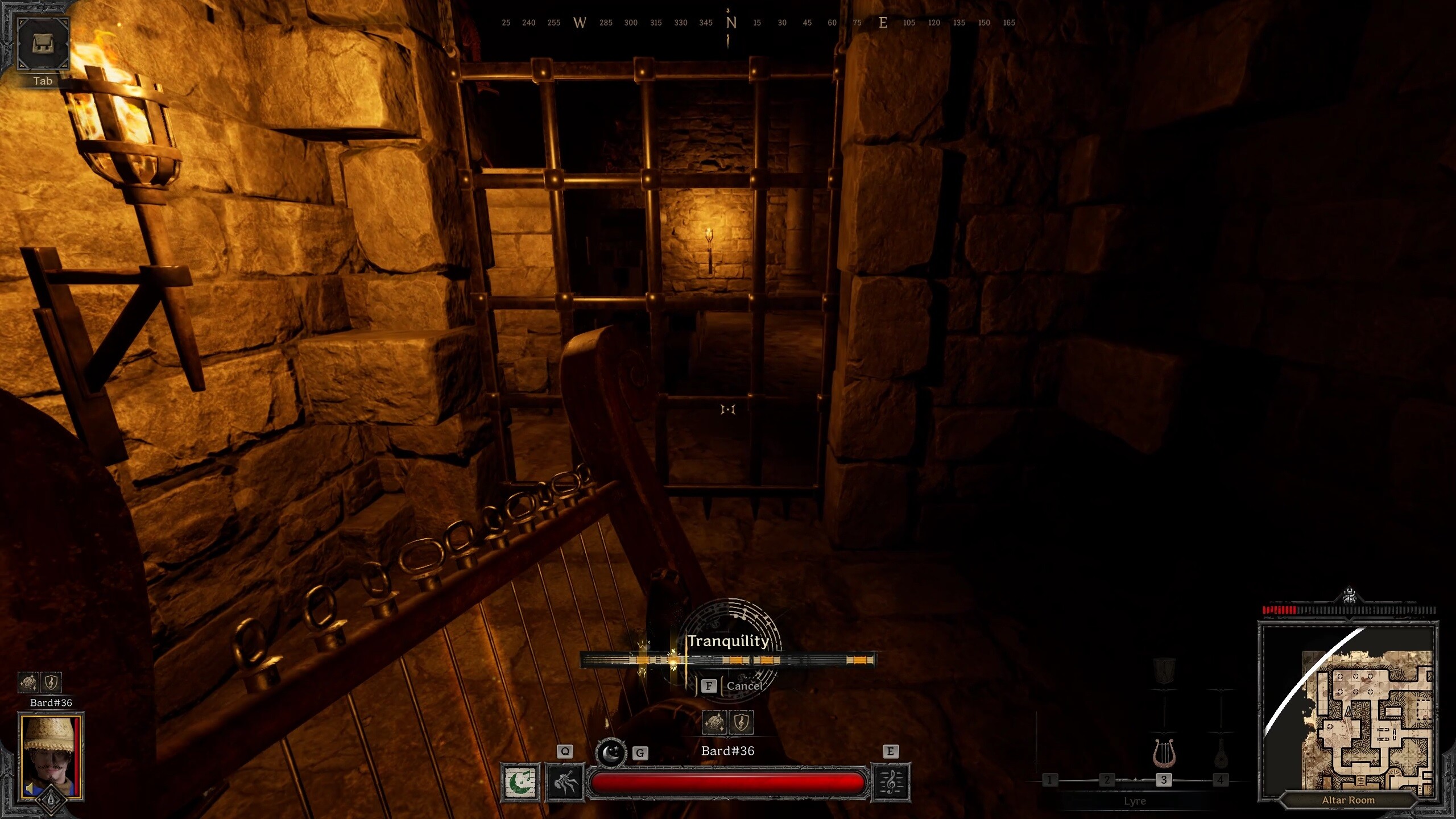Select the green crescent moon song icon
The image size is (1456, 819).
coord(520,783)
